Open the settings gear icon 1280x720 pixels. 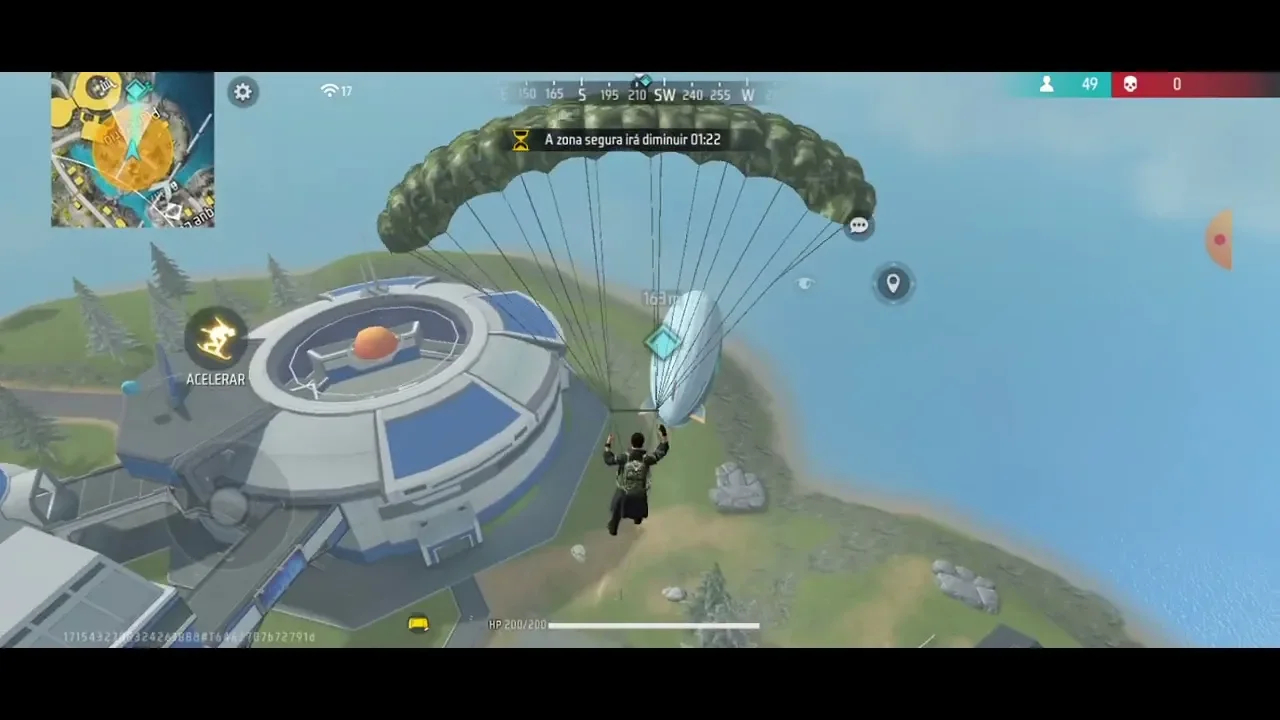(243, 92)
